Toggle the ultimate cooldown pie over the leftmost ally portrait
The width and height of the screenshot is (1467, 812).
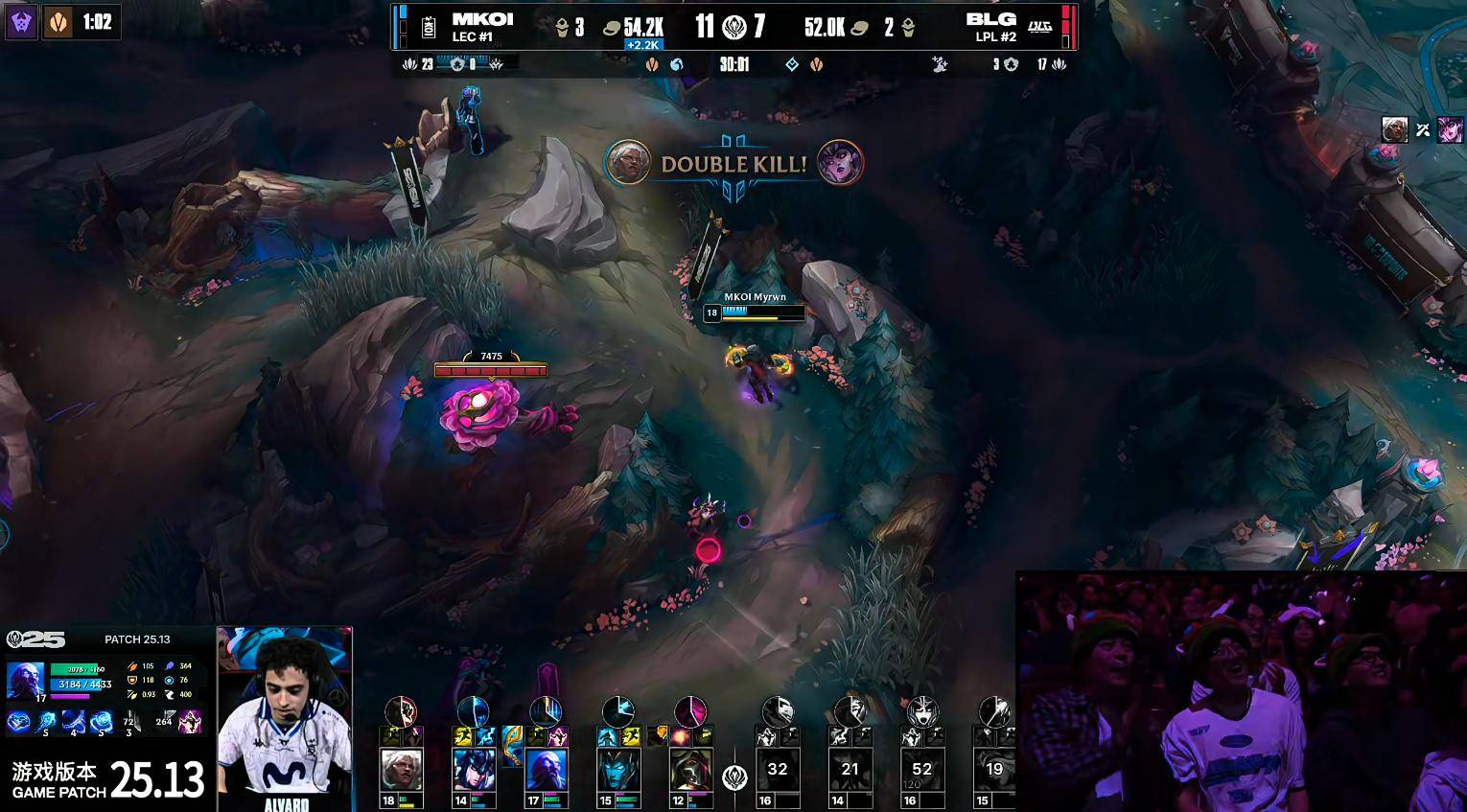401,711
